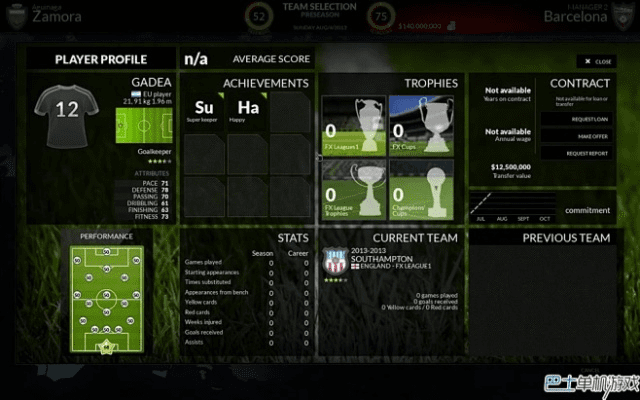Select the Happy achievement tile

point(248,110)
